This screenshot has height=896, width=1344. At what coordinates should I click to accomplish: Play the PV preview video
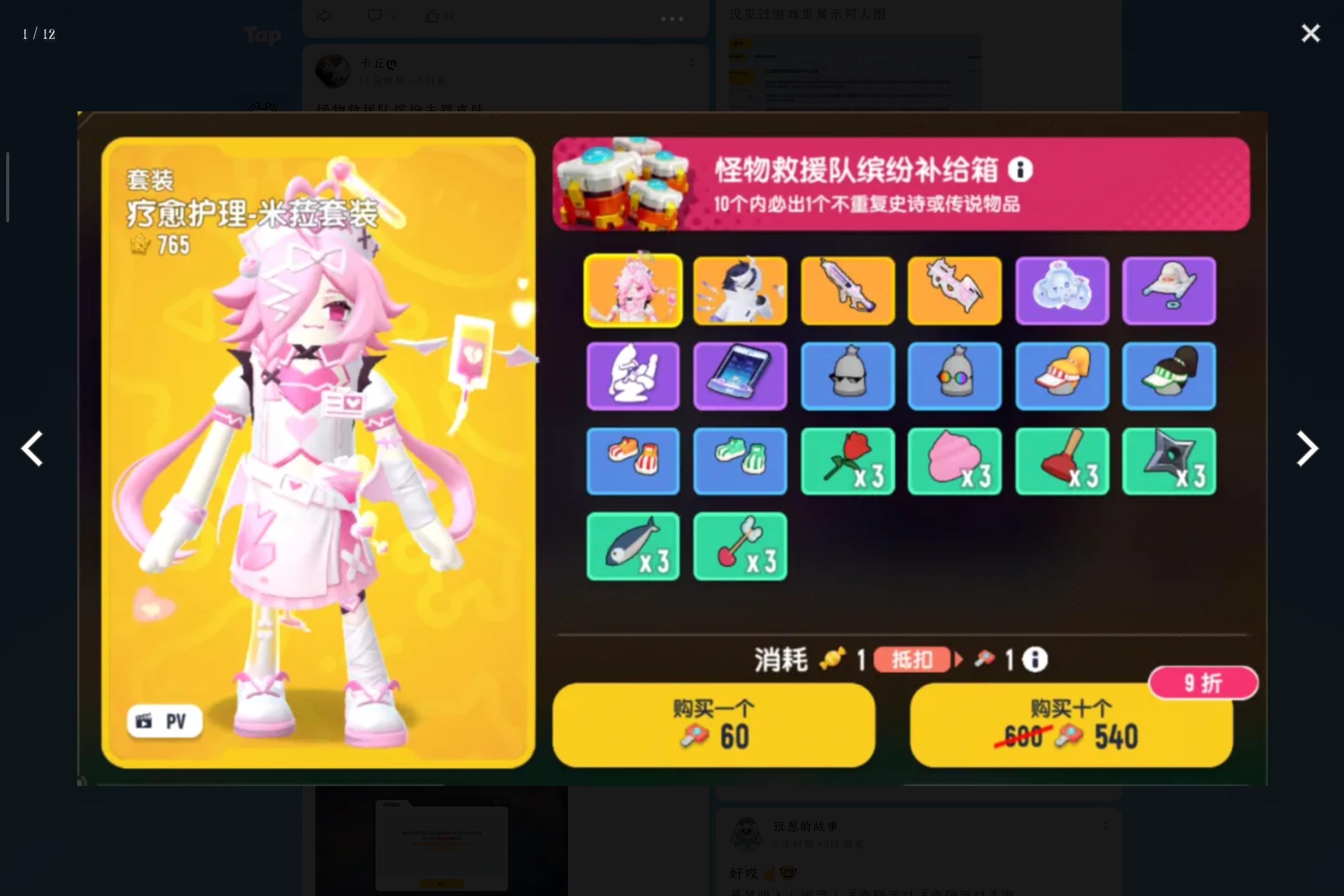pos(164,720)
